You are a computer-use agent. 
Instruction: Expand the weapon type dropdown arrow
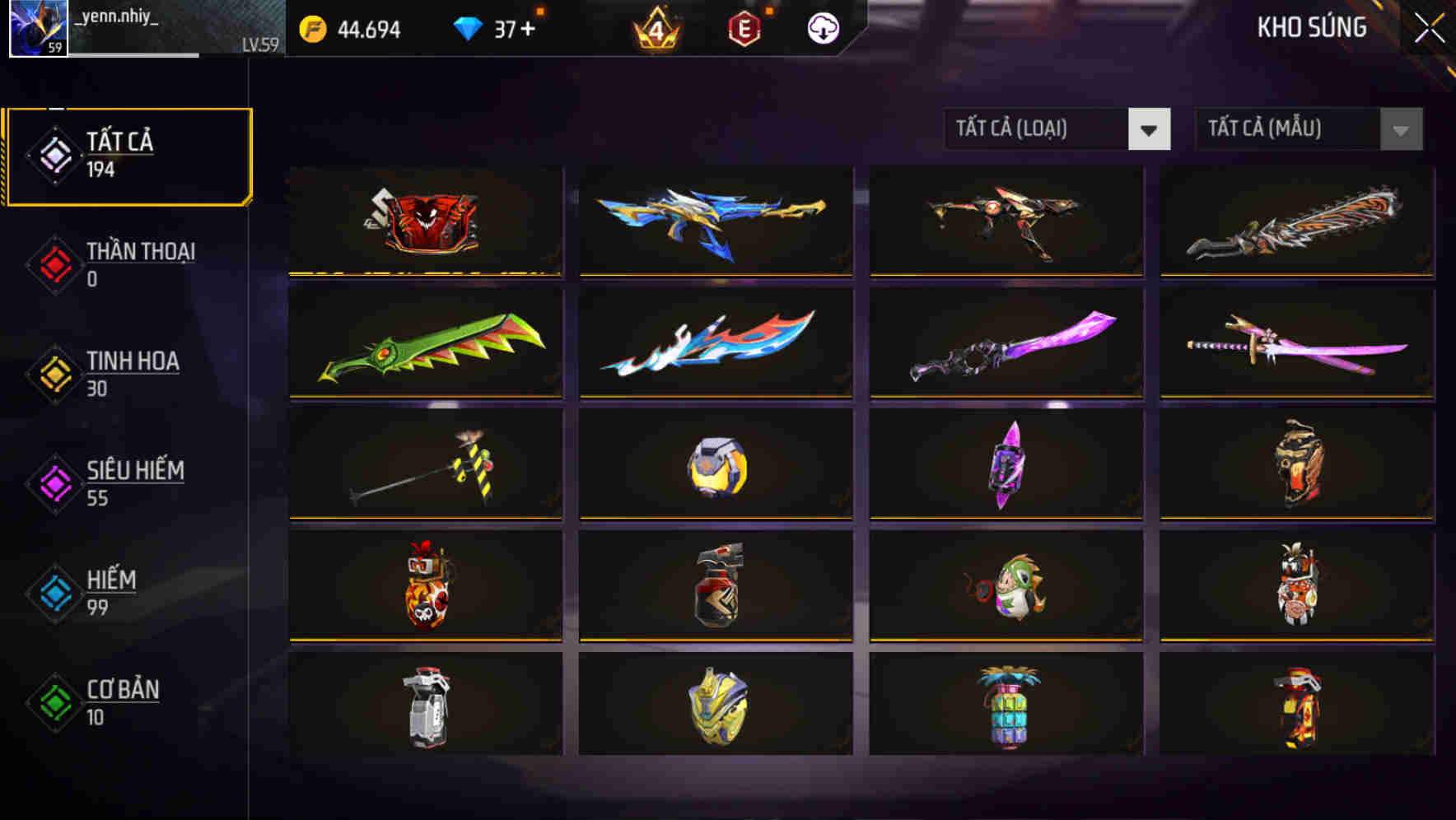[x=1150, y=129]
